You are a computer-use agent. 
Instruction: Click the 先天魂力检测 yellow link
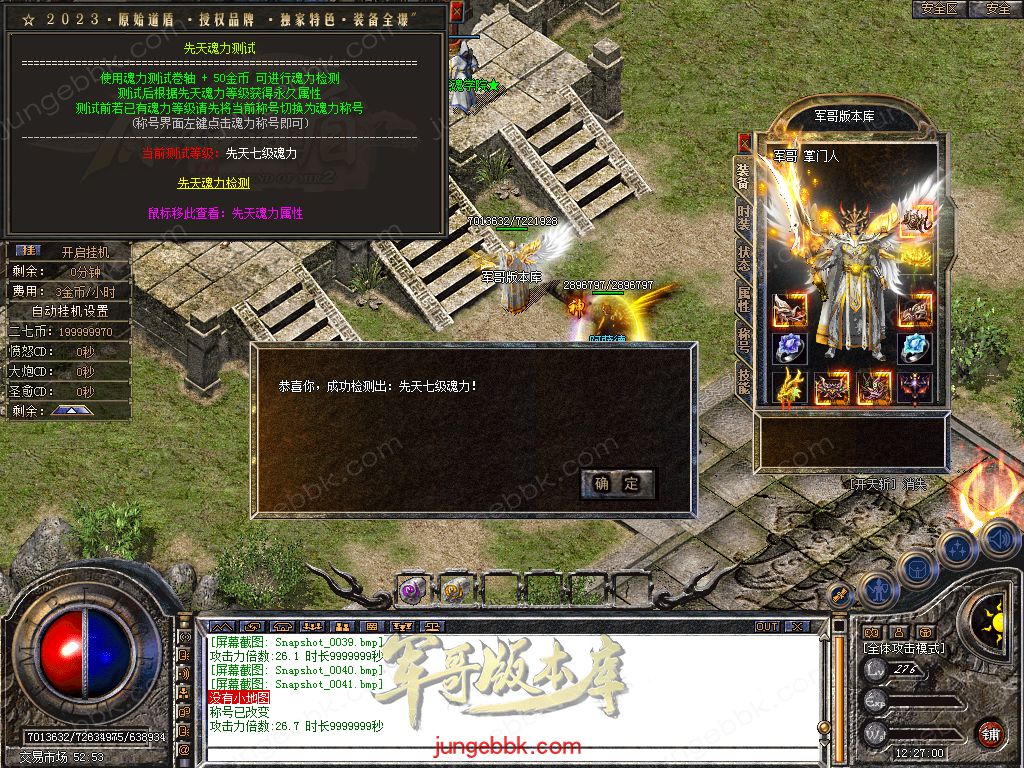[213, 183]
